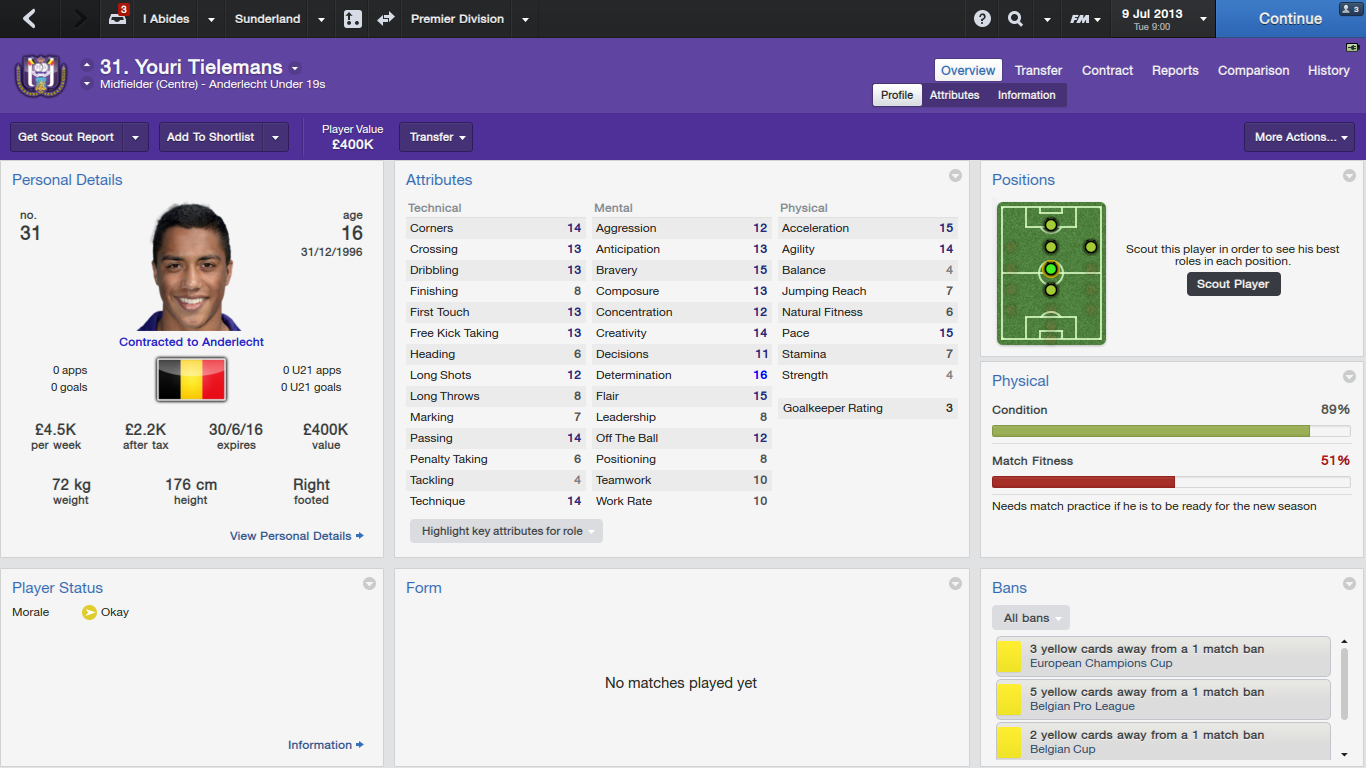Open the More Actions dropdown

pyautogui.click(x=1299, y=137)
